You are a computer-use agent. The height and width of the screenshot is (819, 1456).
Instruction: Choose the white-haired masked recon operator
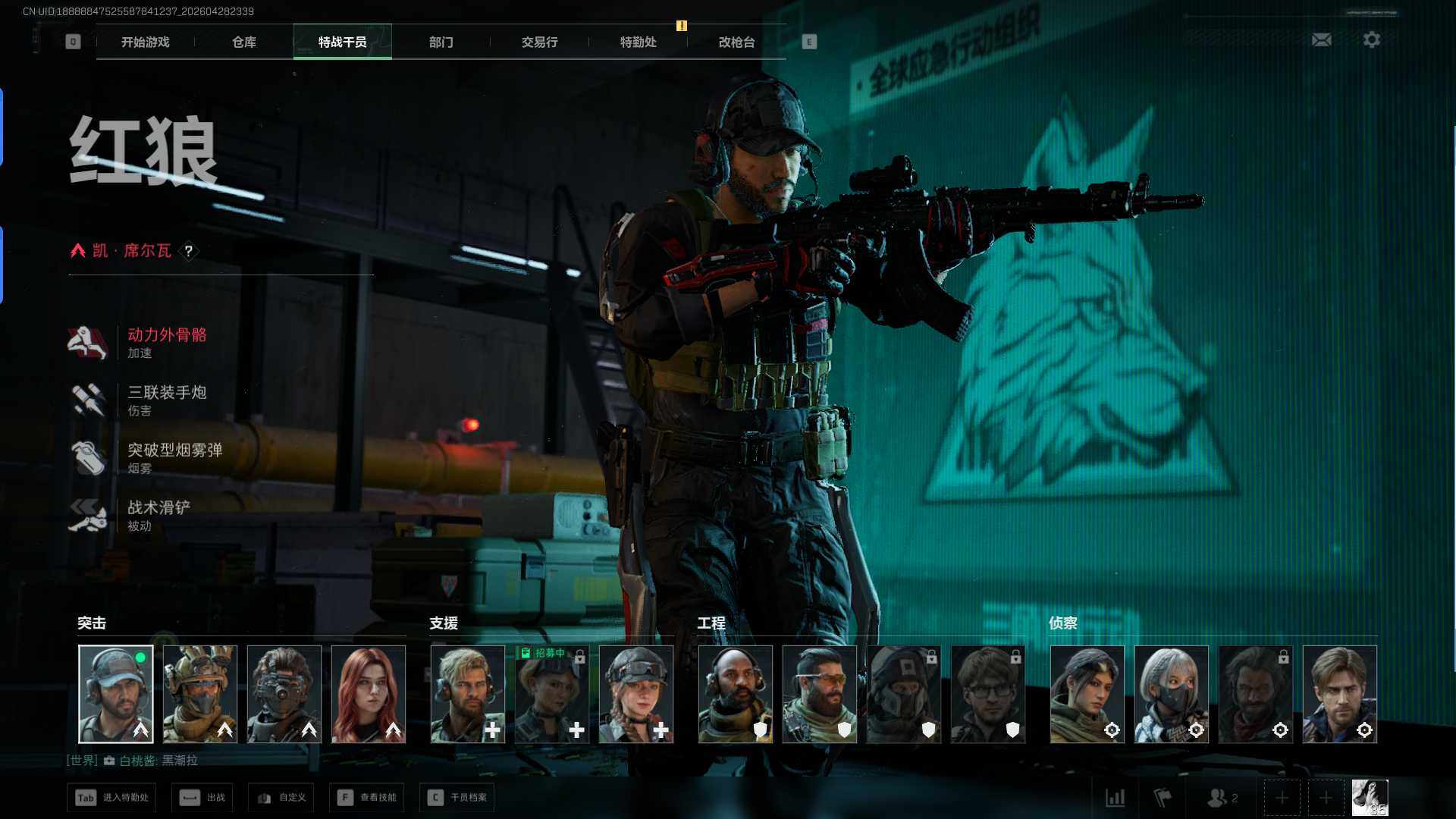[1171, 694]
